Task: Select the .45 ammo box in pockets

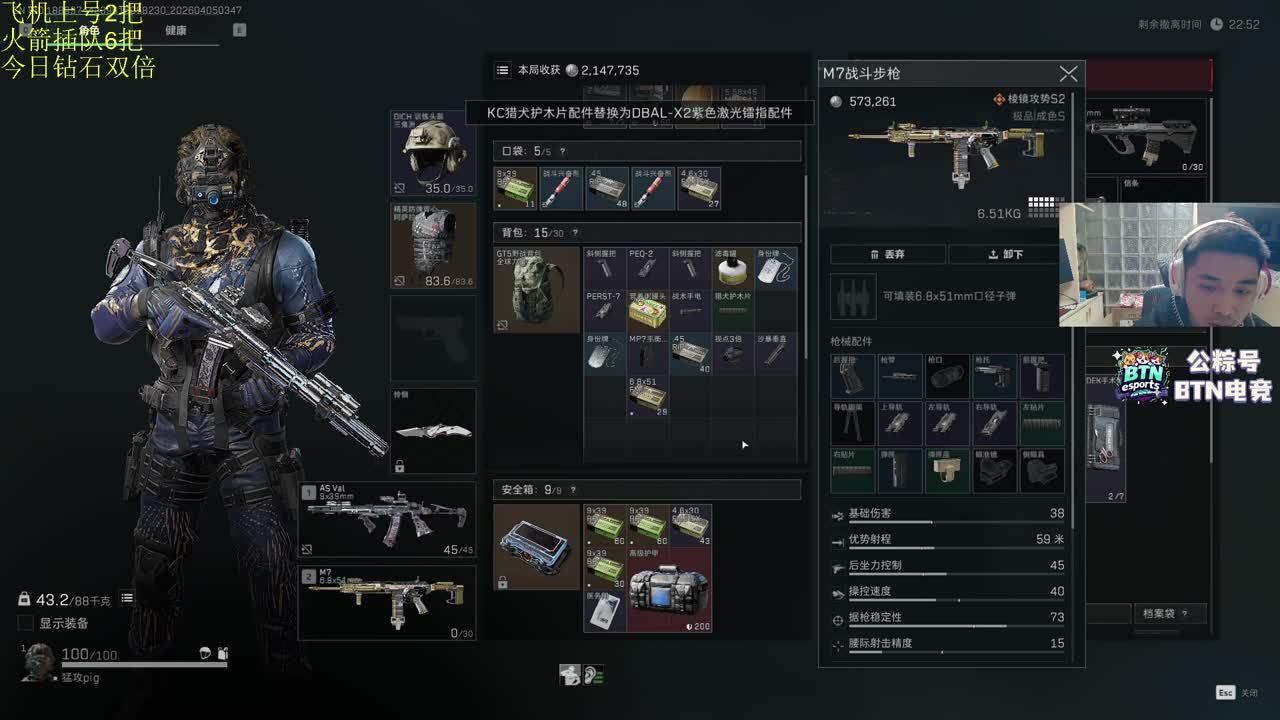Action: point(607,188)
